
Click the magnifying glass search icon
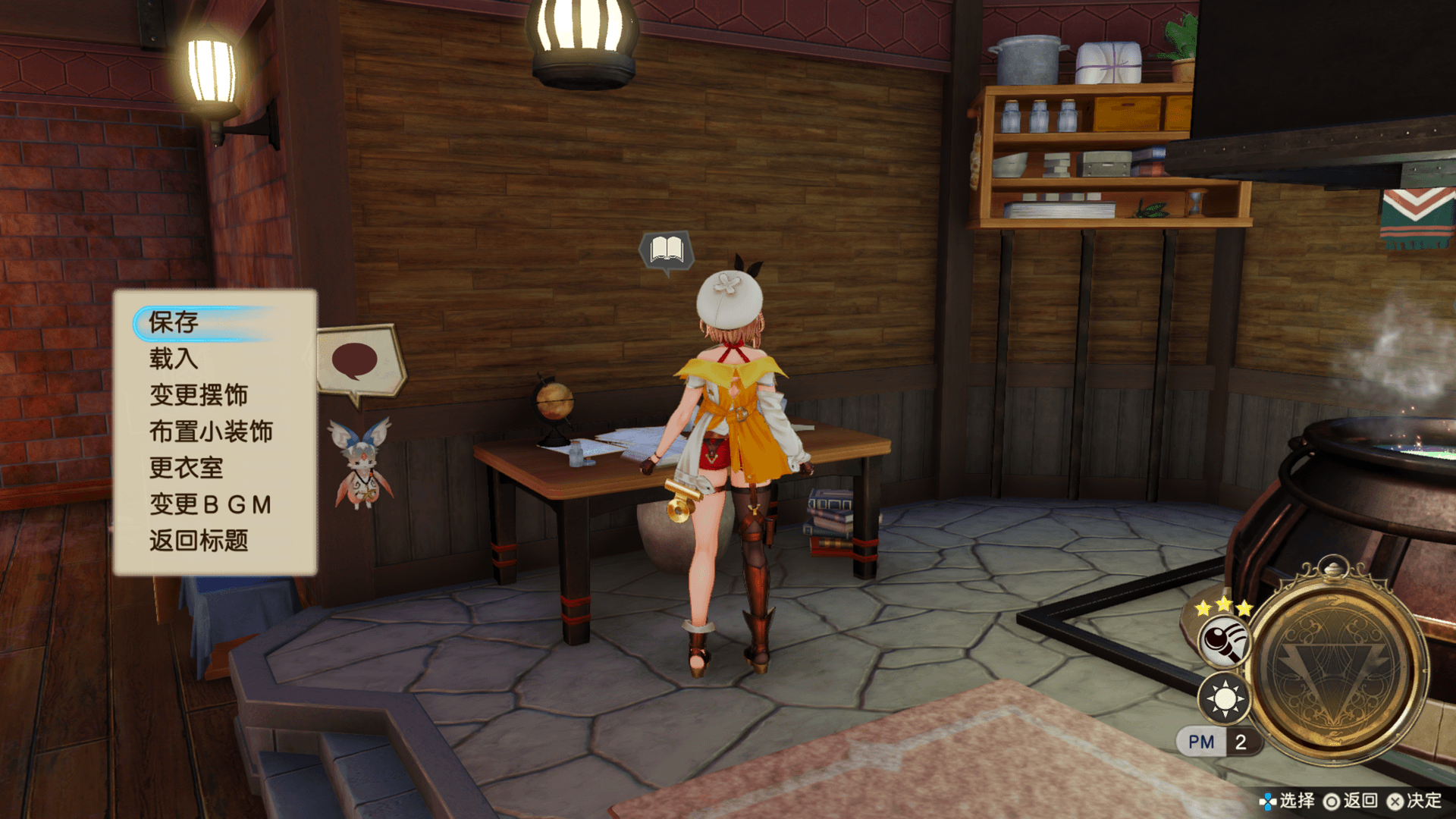1224,641
